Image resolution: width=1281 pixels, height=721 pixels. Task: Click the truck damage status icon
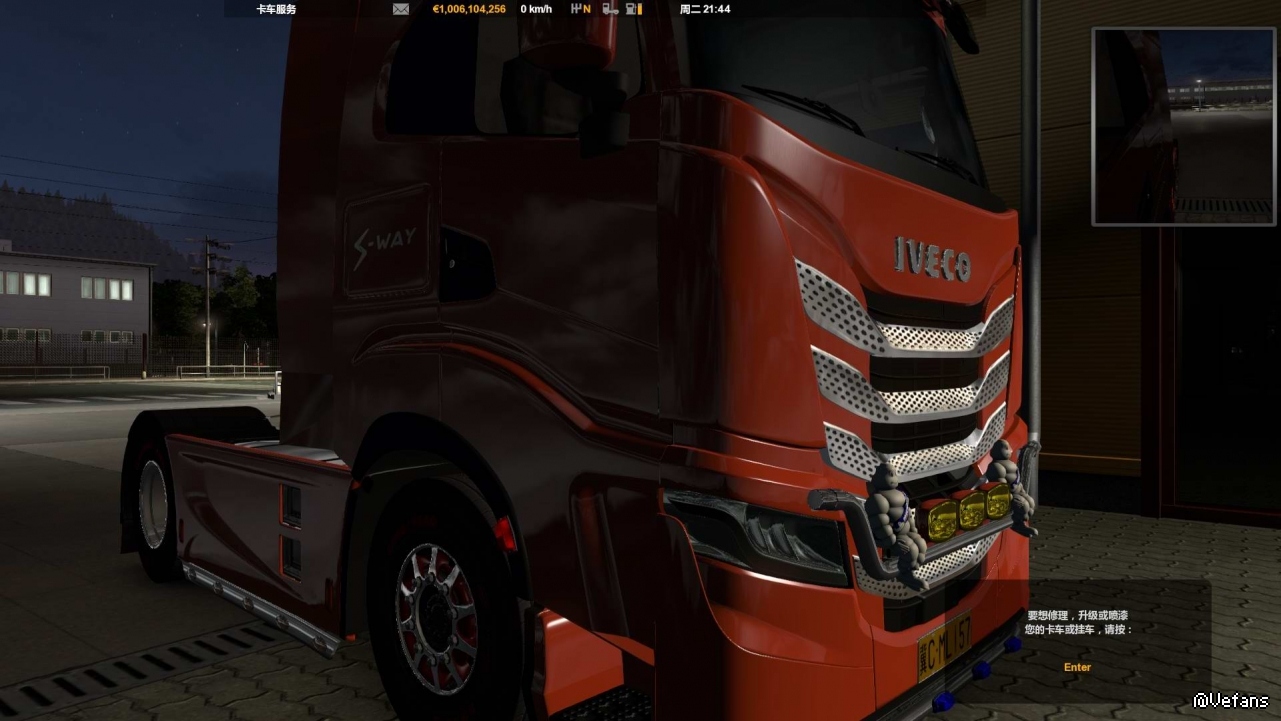tap(609, 9)
